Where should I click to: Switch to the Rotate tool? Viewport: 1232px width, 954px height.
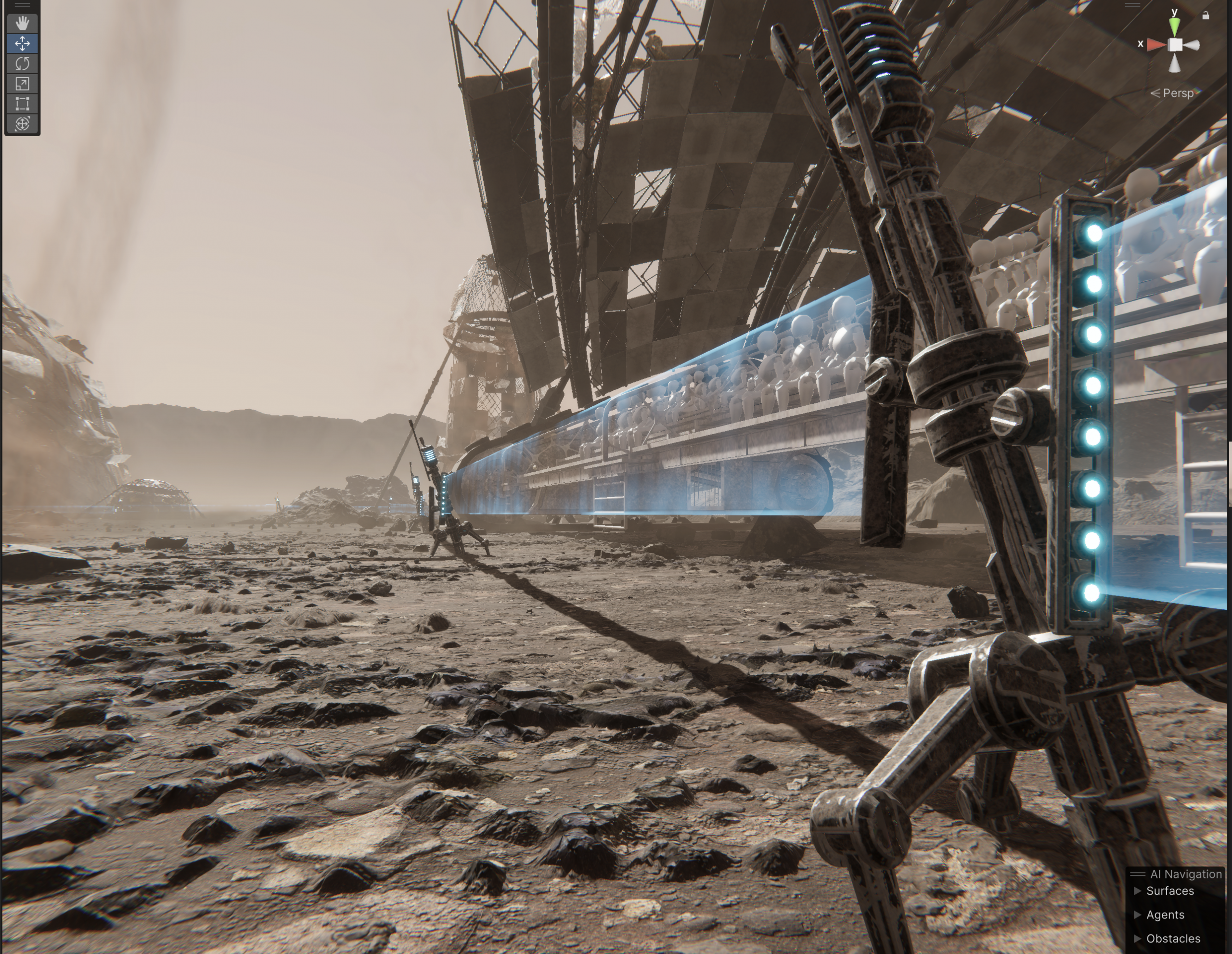(23, 64)
